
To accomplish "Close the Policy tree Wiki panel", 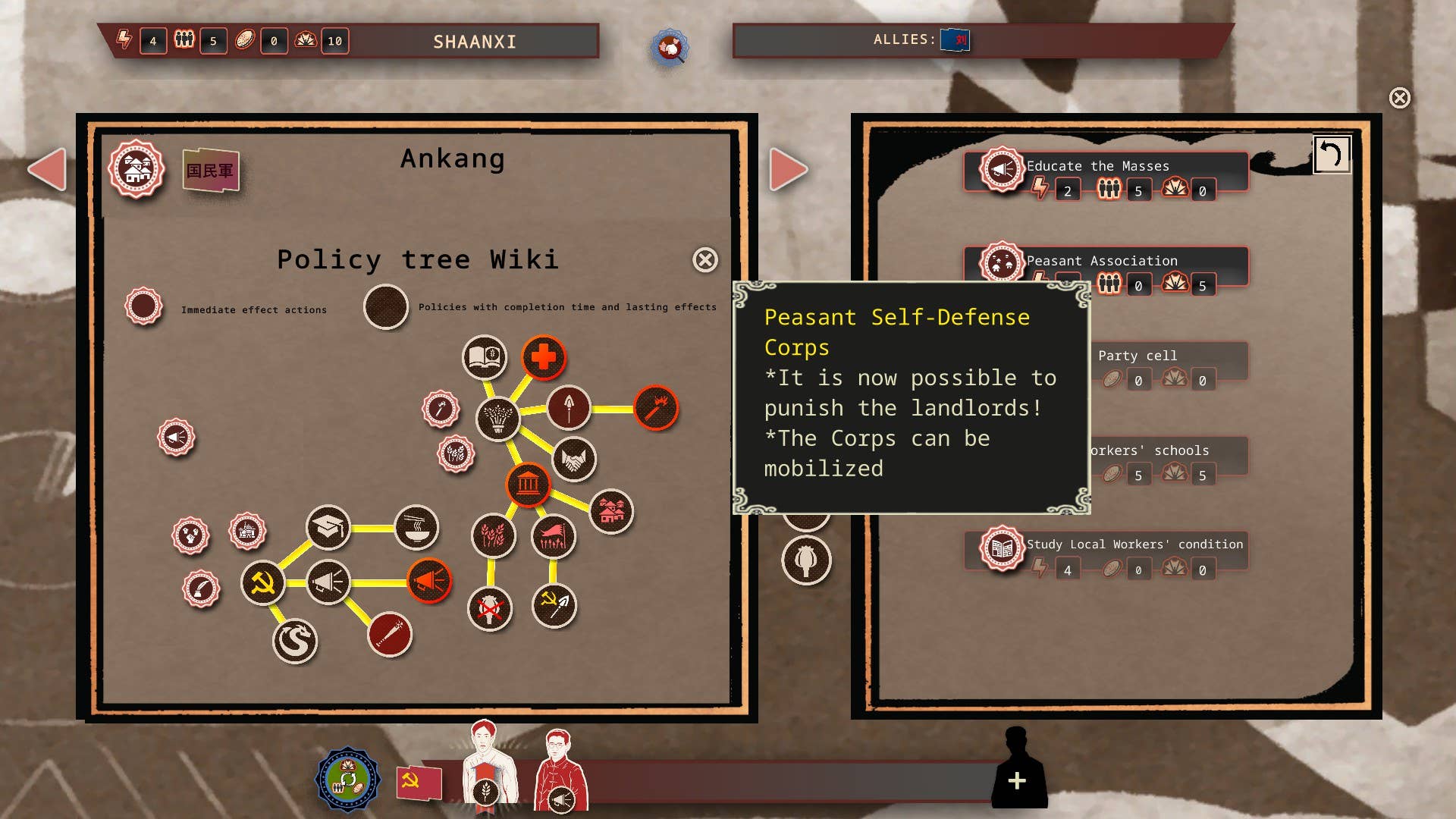I will pos(705,260).
